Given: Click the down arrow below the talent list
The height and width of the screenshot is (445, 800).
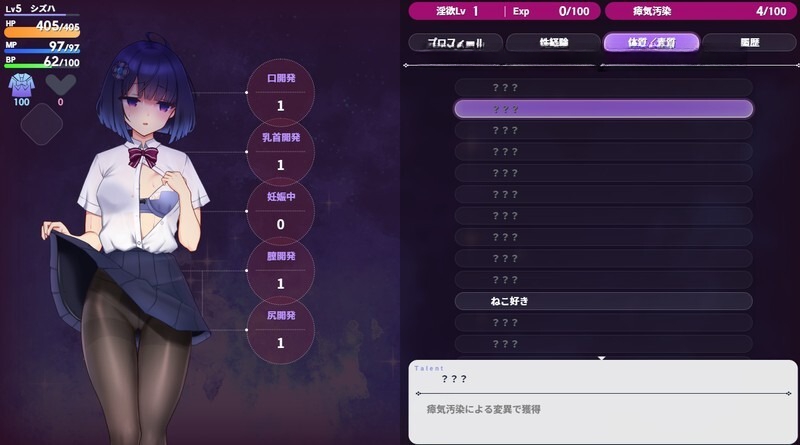Looking at the screenshot, I should point(602,357).
